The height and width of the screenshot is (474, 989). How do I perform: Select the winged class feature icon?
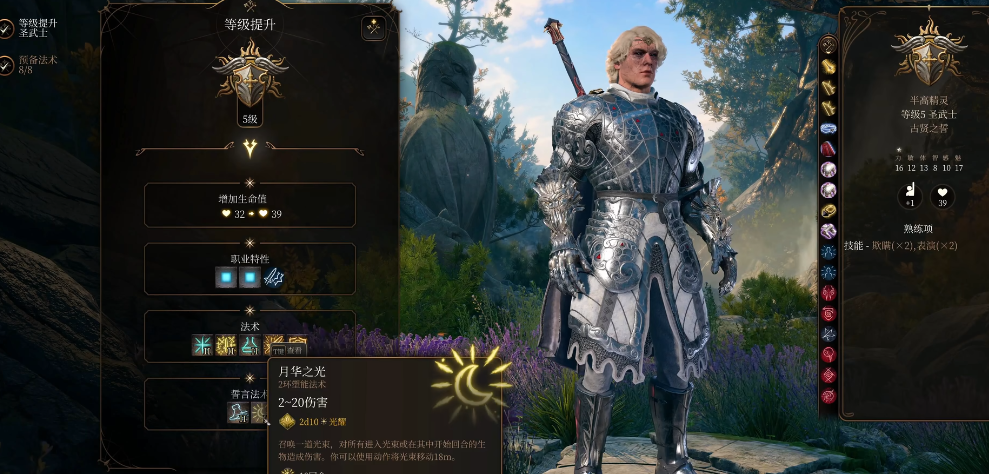[x=274, y=278]
